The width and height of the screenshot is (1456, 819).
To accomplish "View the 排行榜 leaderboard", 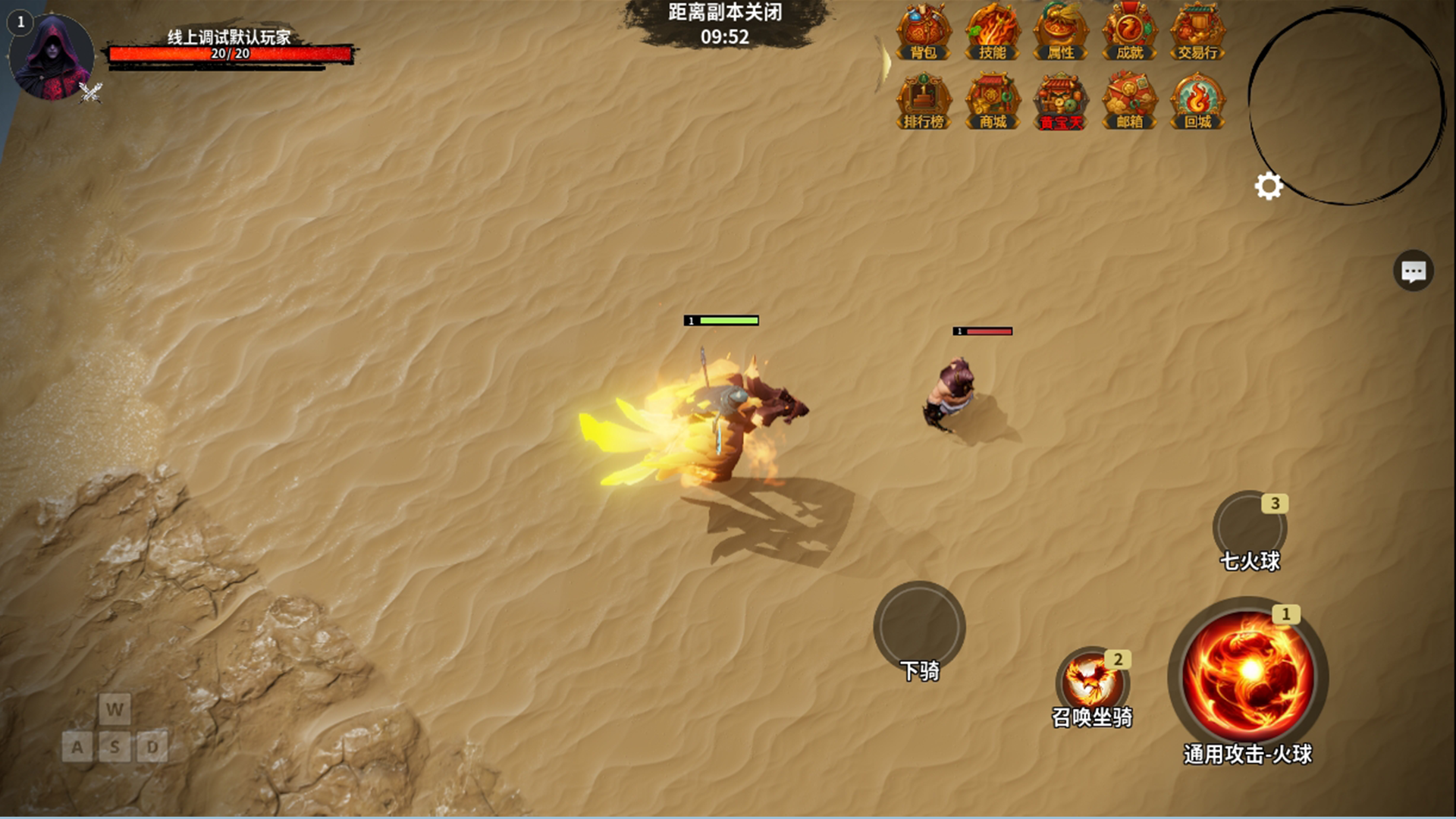I will pos(924,102).
